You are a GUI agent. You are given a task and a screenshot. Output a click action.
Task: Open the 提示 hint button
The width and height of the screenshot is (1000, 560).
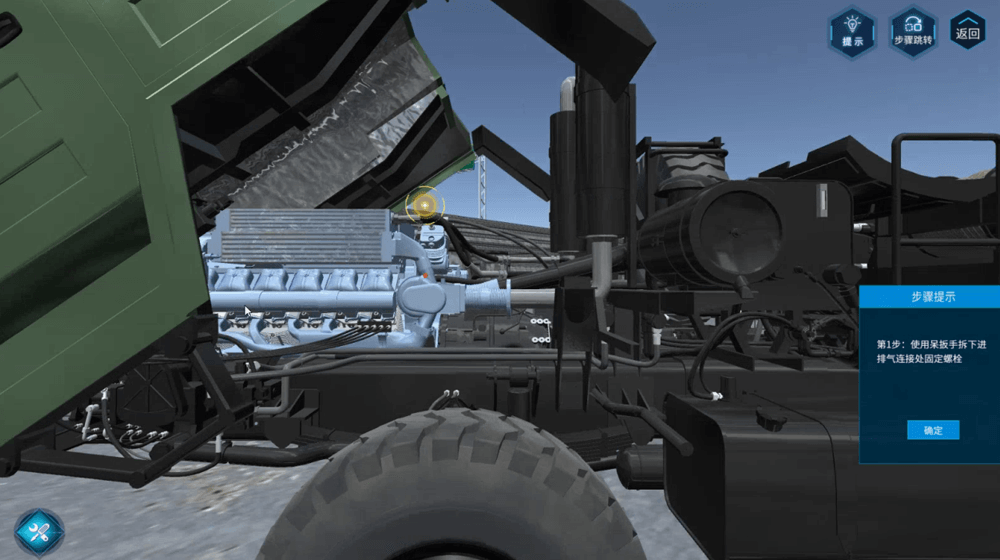(852, 31)
